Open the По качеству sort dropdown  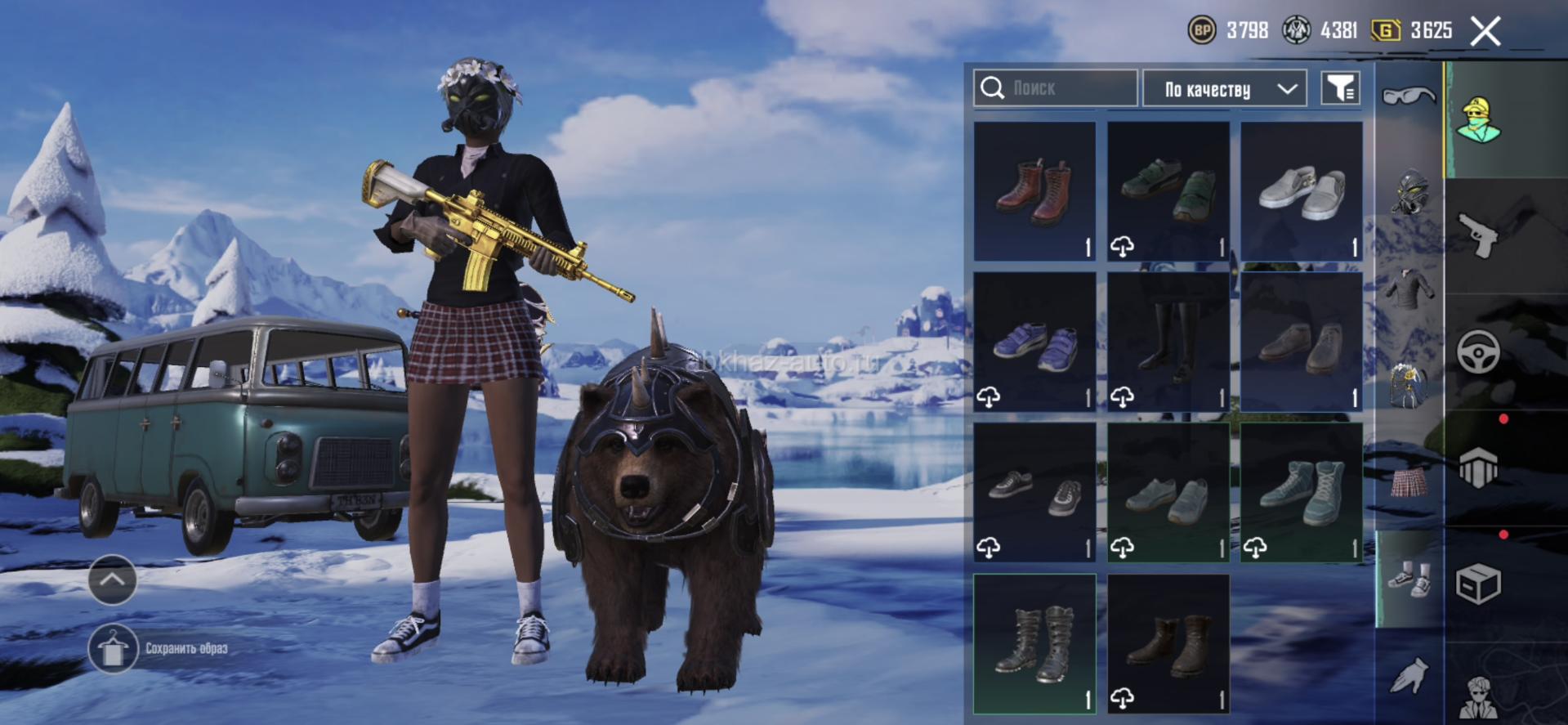1223,88
